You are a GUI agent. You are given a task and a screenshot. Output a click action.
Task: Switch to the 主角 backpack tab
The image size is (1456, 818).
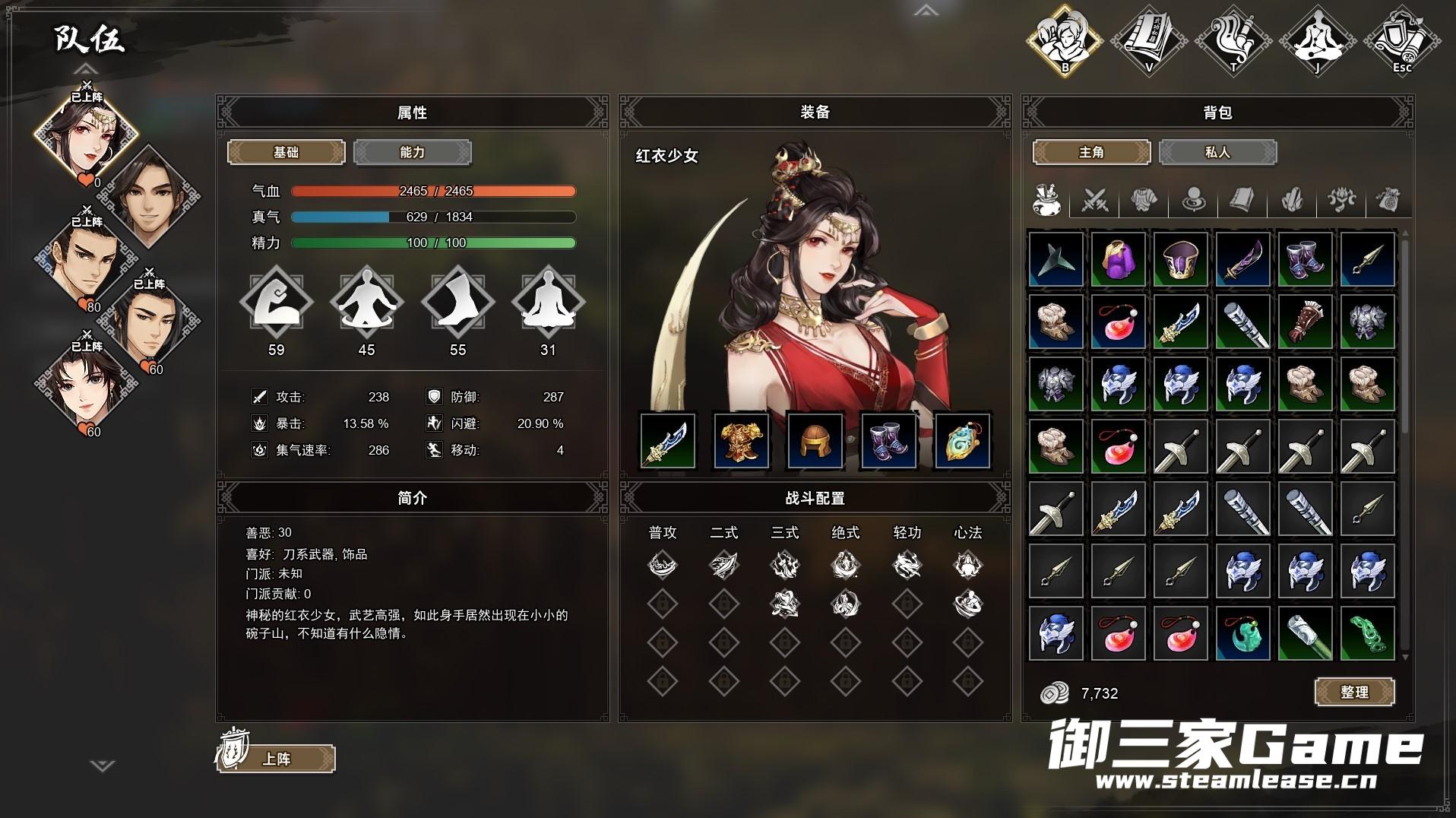[1091, 153]
